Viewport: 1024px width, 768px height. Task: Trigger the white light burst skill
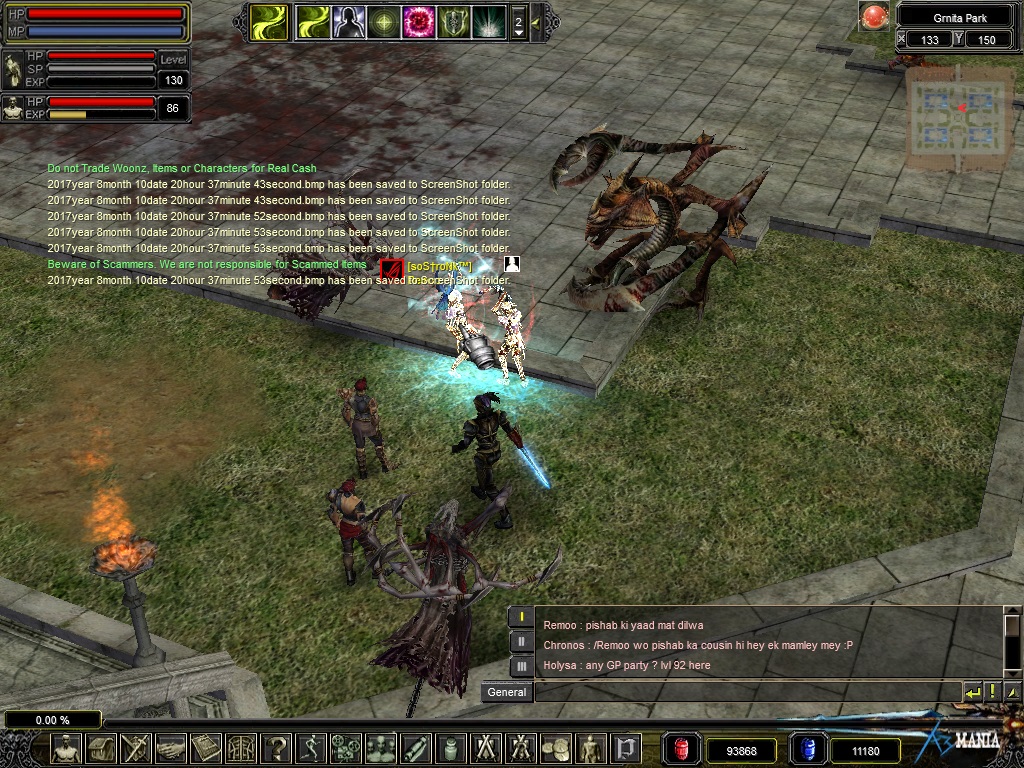[x=488, y=21]
